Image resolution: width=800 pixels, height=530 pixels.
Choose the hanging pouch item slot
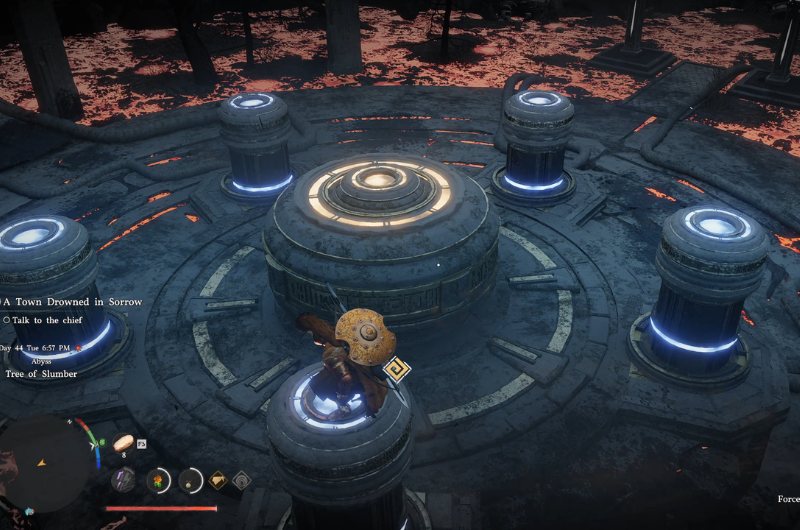coord(190,480)
